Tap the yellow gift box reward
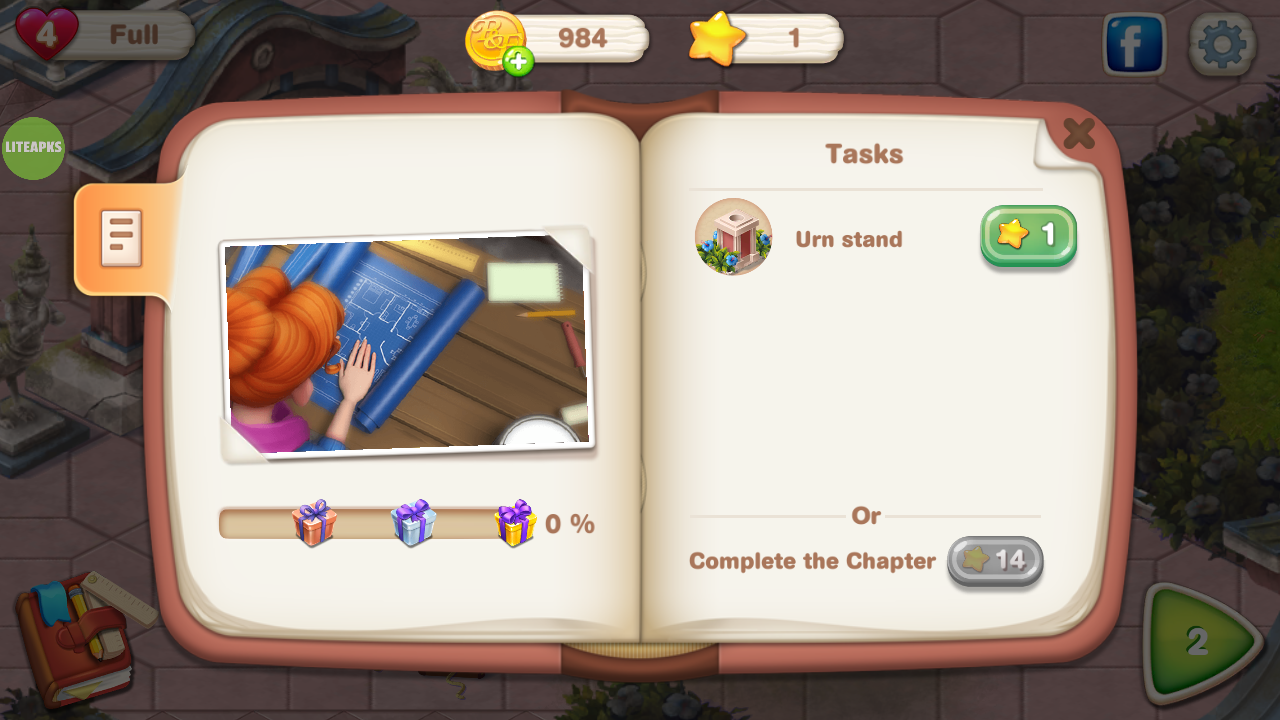1280x720 pixels. point(516,522)
